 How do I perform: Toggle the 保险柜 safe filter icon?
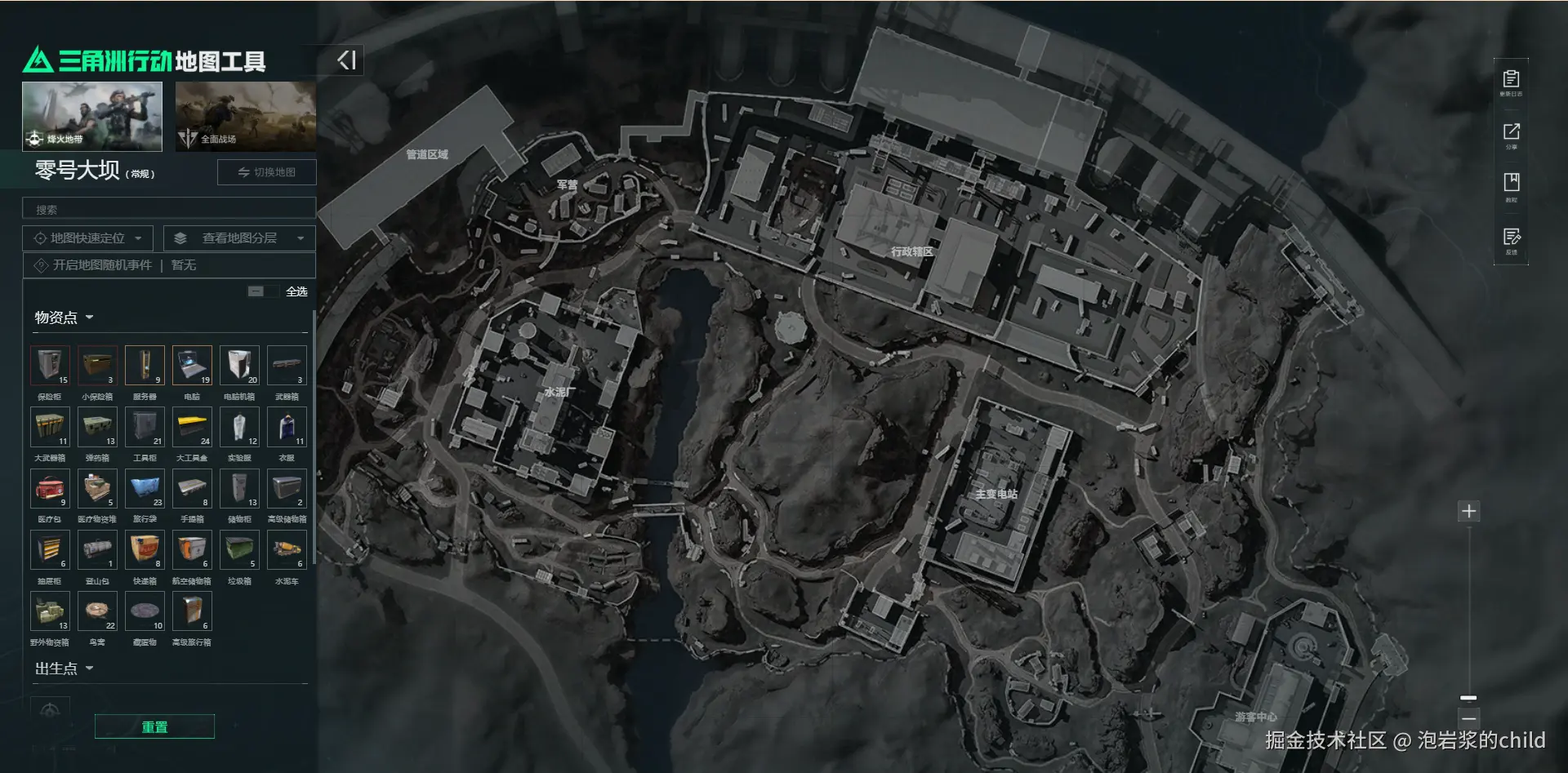[x=50, y=365]
